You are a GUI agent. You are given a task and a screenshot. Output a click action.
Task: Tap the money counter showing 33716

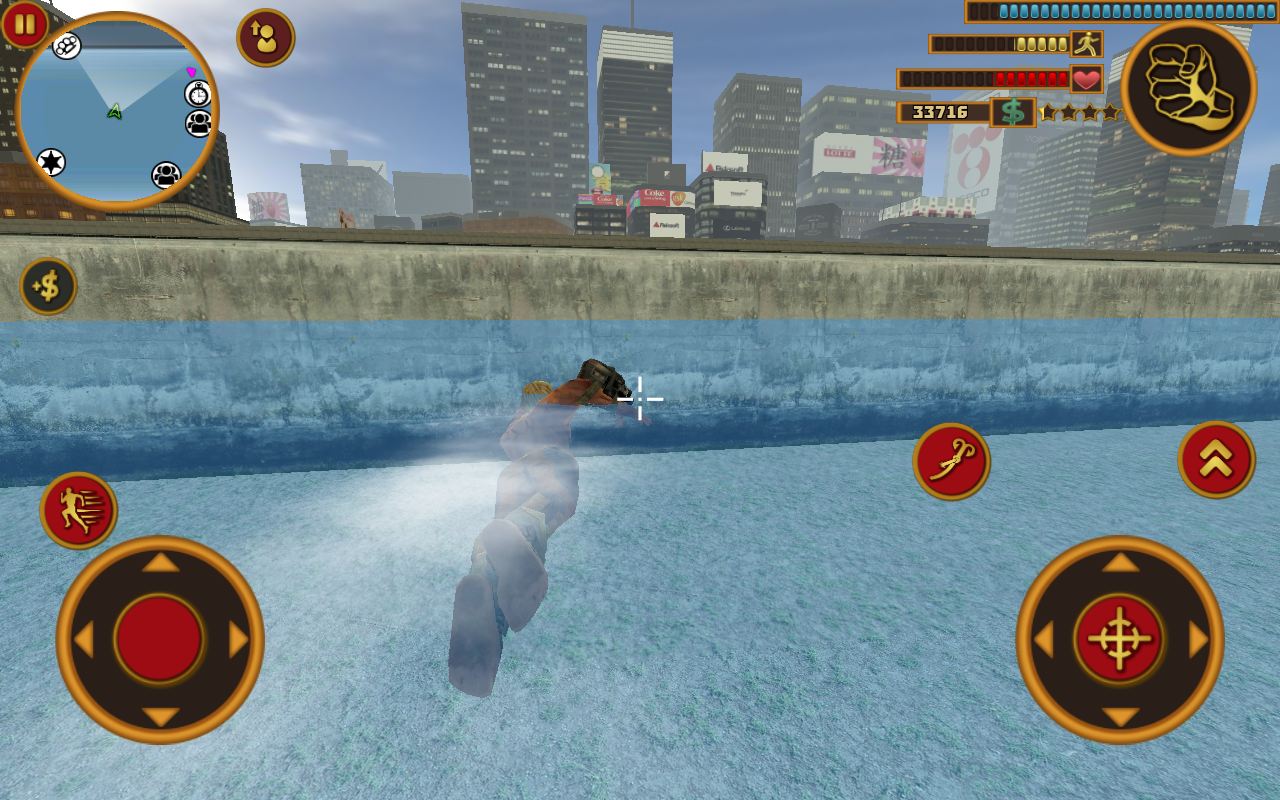(940, 112)
